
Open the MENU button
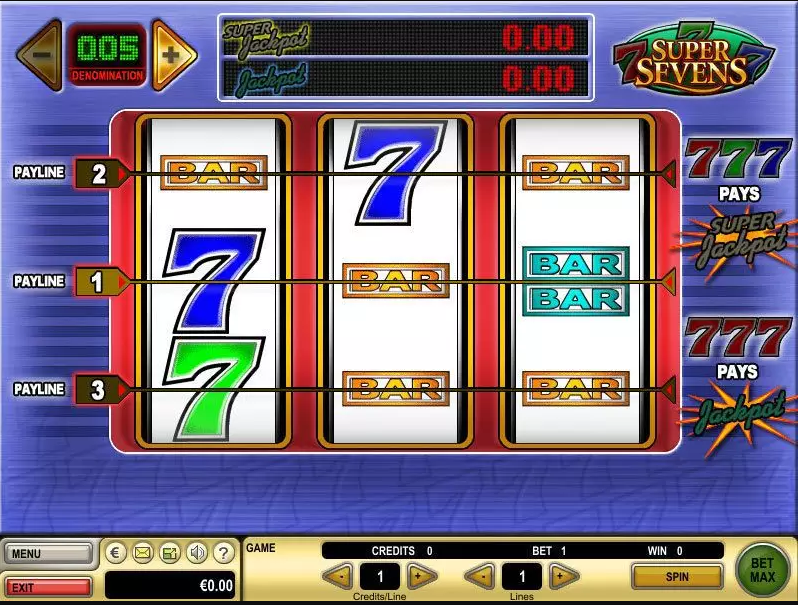[48, 553]
